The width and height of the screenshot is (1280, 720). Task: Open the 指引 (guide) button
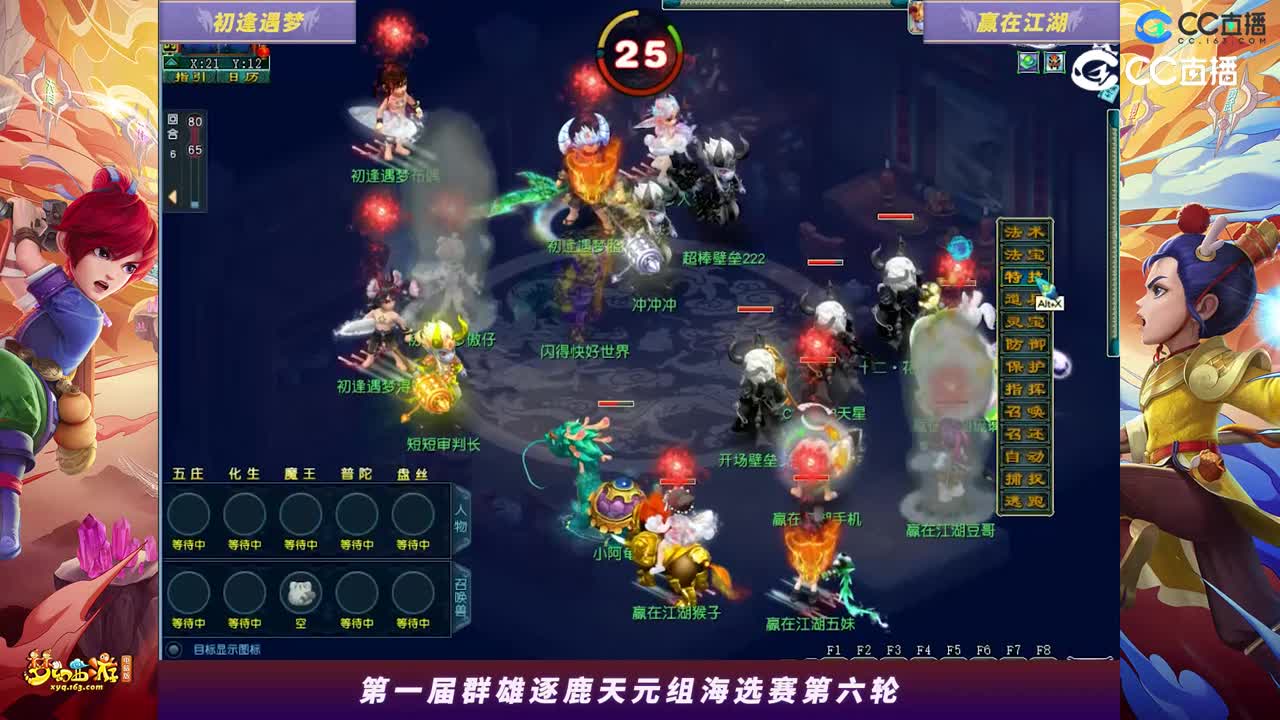click(190, 77)
